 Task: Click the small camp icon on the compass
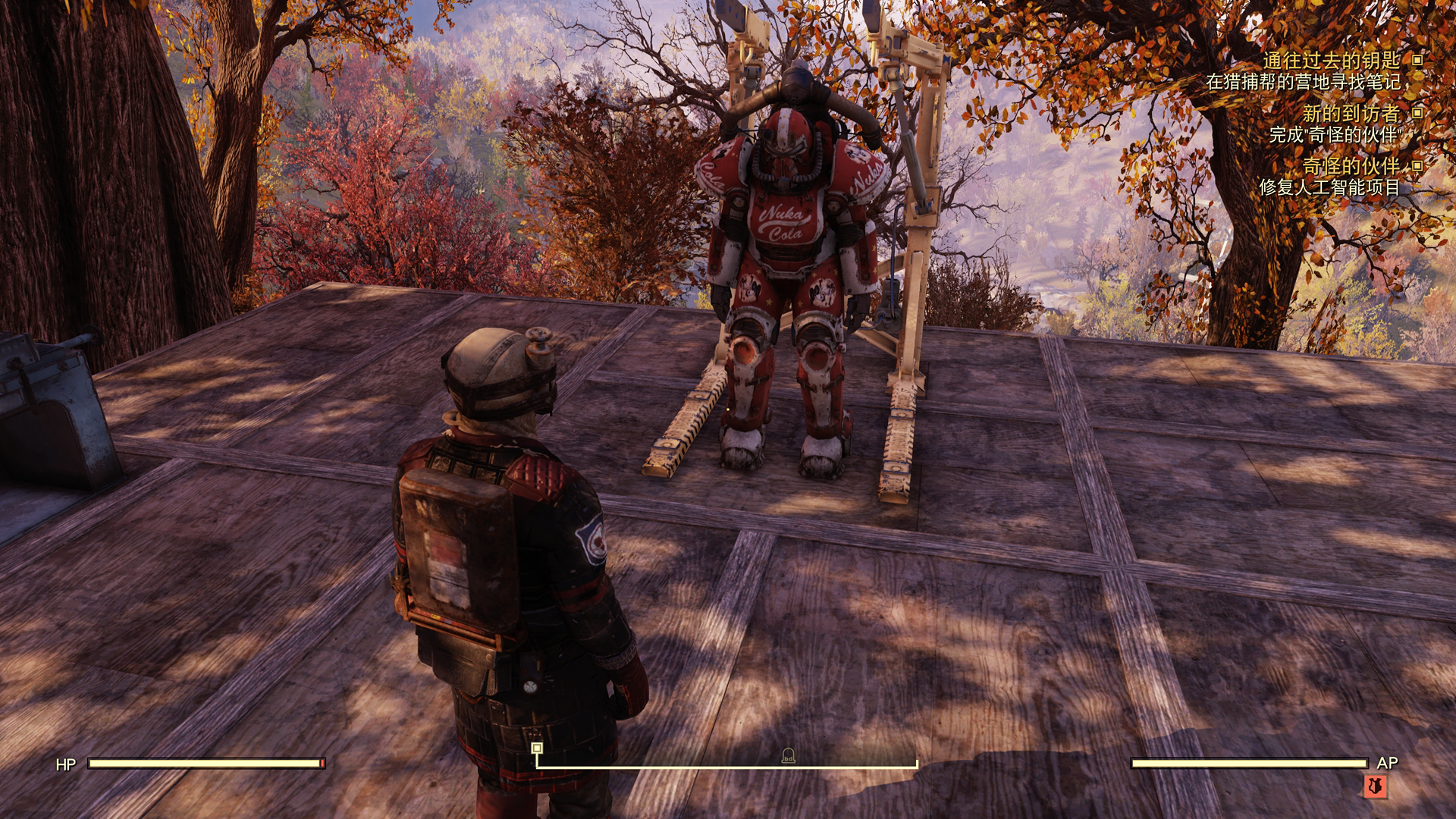pos(788,755)
